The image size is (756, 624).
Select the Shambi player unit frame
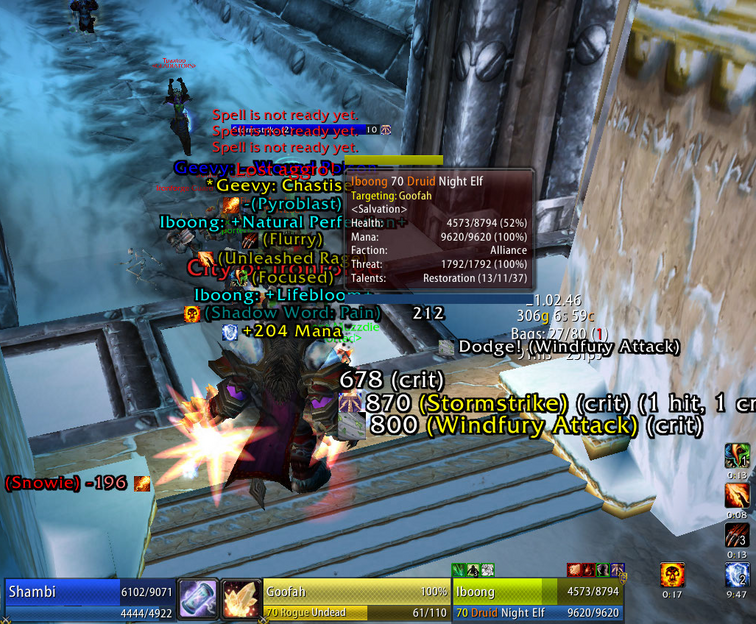coord(88,600)
